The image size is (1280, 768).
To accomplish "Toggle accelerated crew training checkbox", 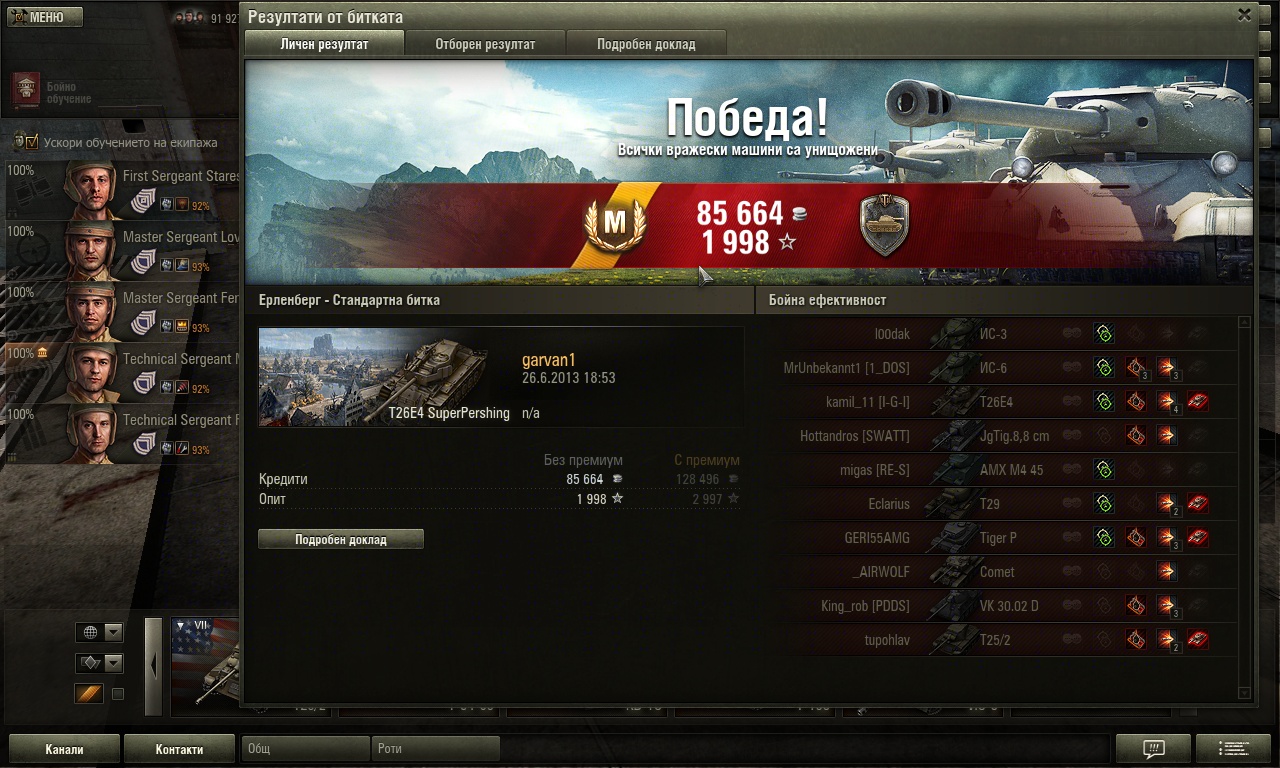I will pos(31,143).
